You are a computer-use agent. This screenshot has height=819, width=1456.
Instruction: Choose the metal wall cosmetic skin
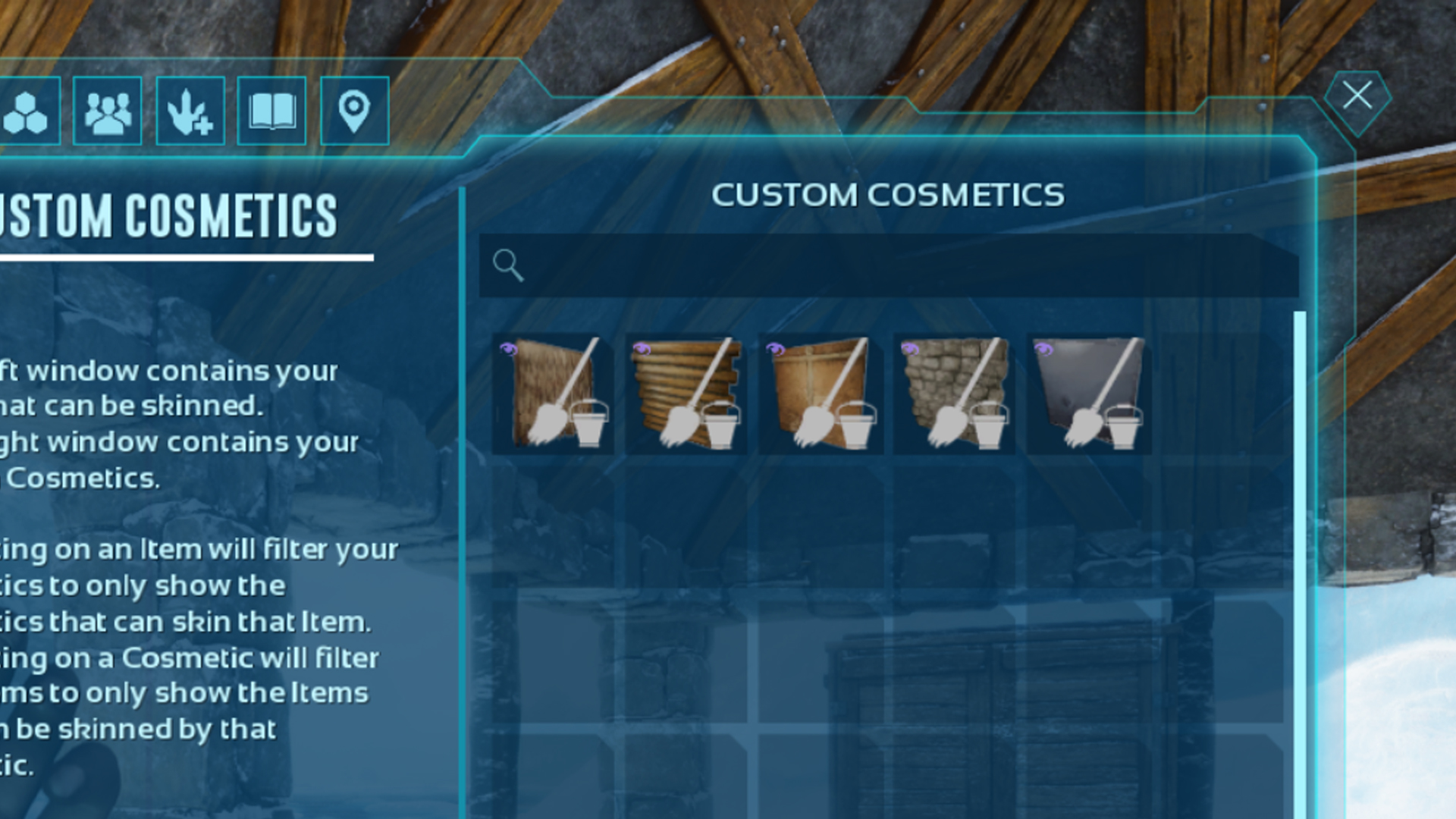click(x=1088, y=393)
